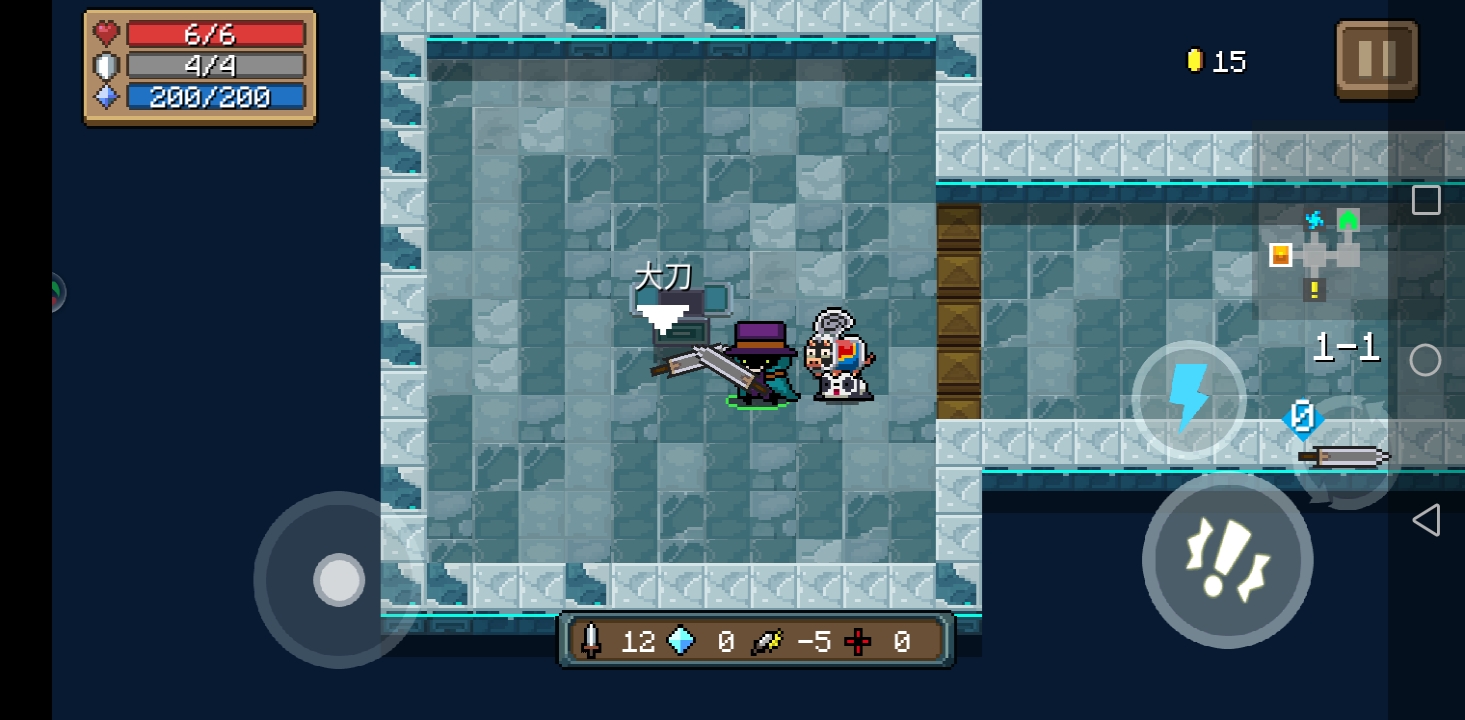Tap the Android back triangle button

pyautogui.click(x=1426, y=520)
